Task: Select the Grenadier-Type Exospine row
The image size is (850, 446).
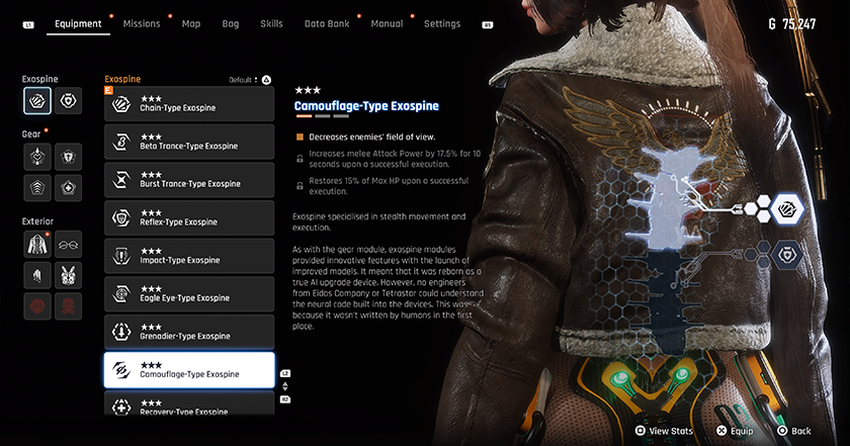Action: 189,331
